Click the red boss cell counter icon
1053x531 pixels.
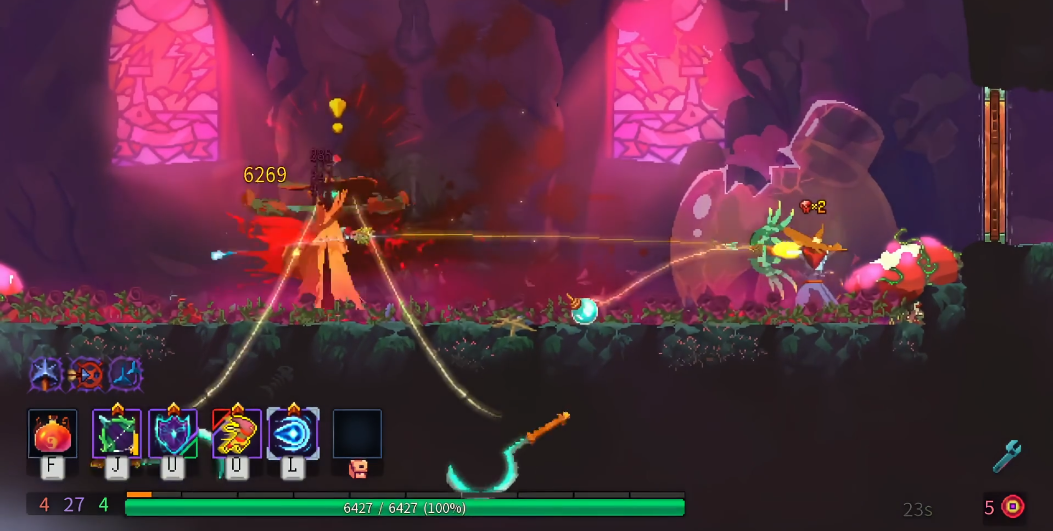(x=1013, y=507)
